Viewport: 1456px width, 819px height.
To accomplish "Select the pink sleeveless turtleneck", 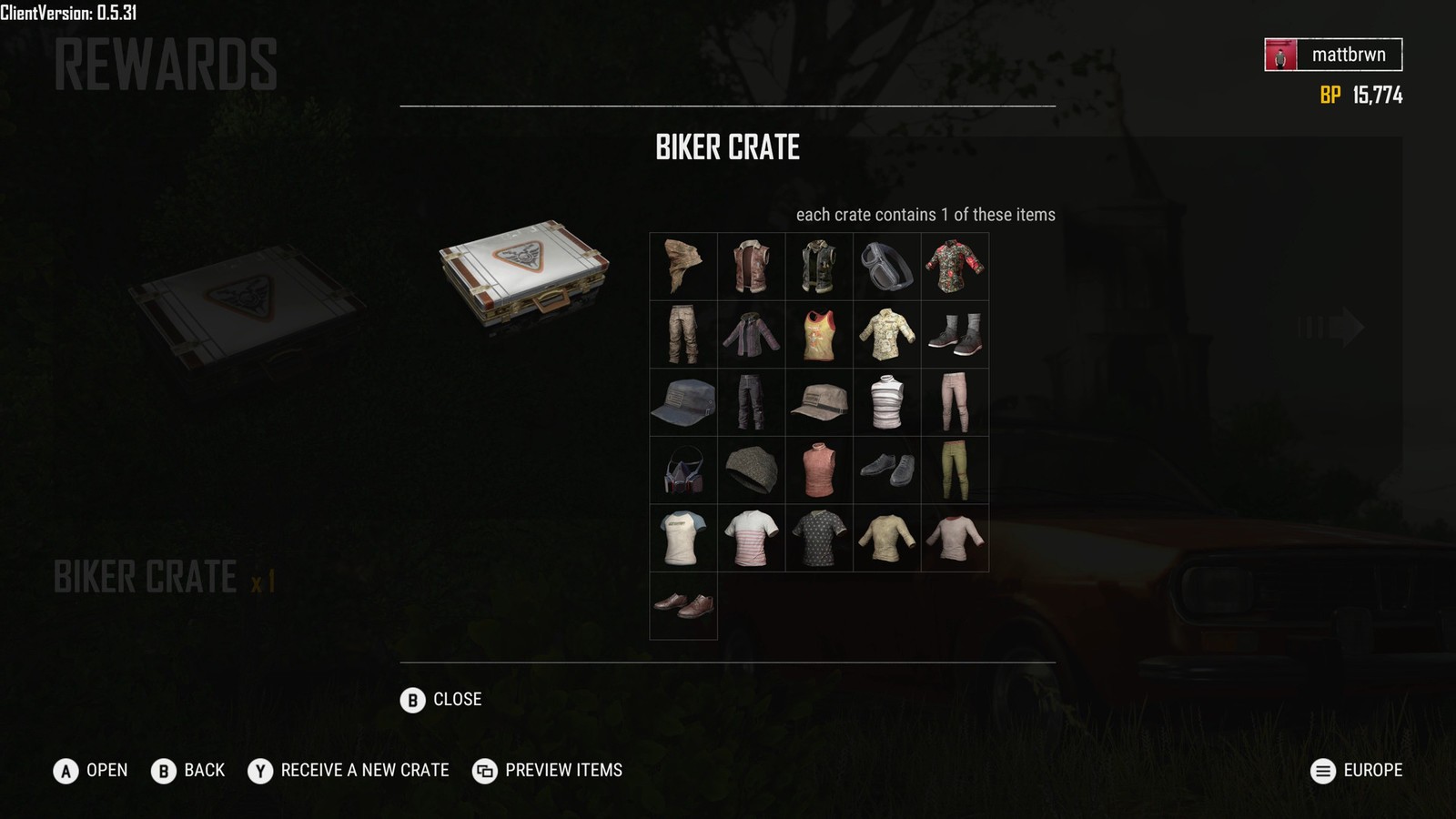I will (x=819, y=470).
